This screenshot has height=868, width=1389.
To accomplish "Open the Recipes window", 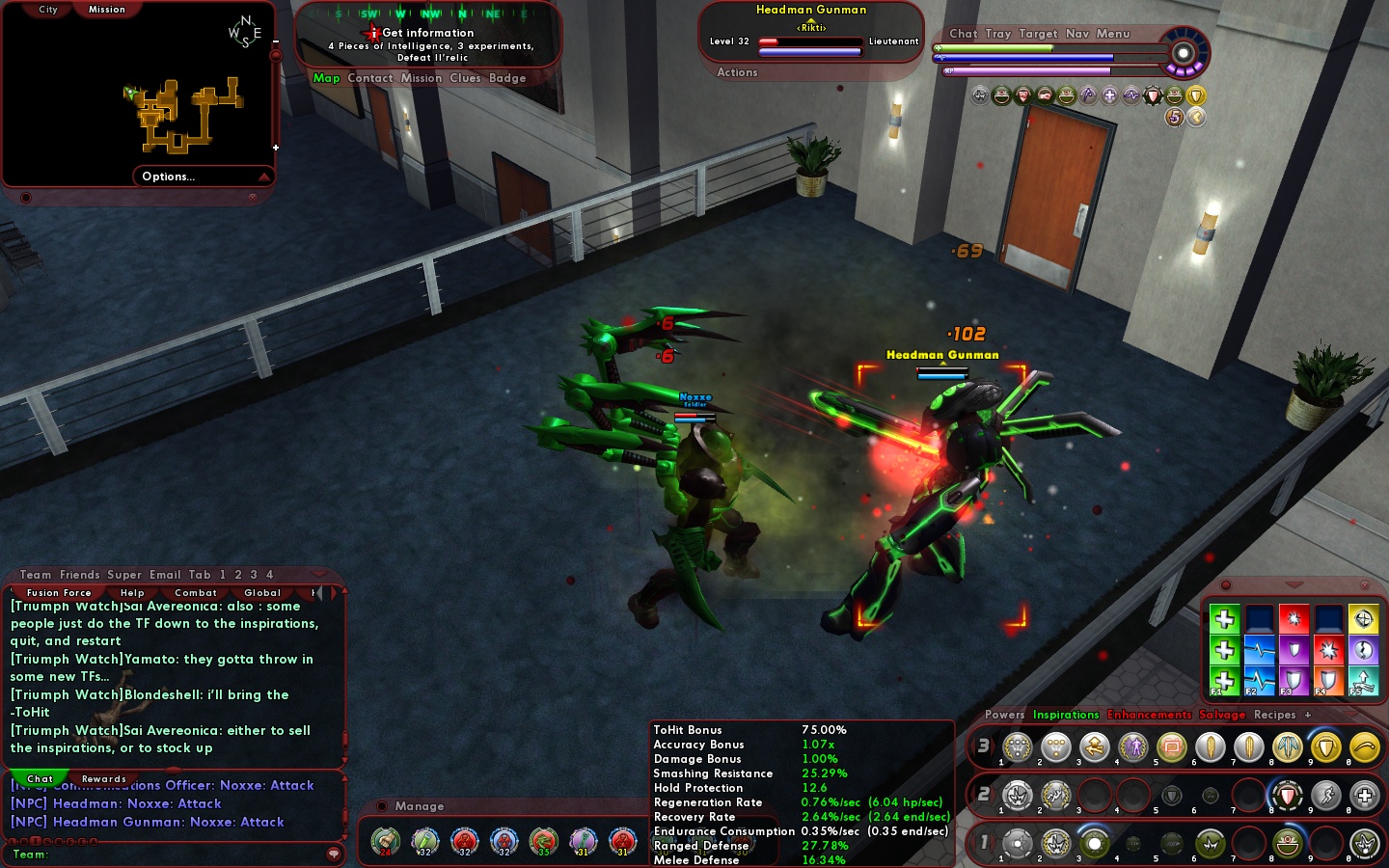I will (x=1274, y=715).
